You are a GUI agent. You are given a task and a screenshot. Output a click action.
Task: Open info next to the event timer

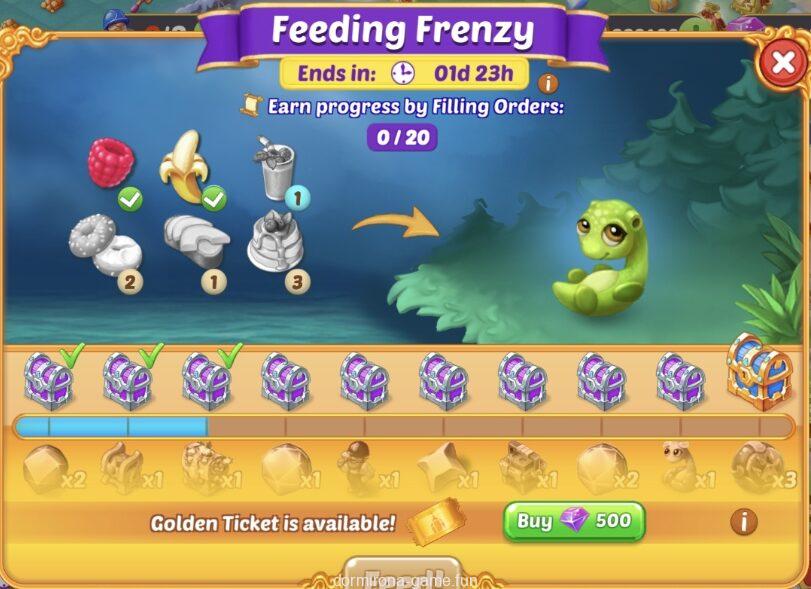(x=547, y=83)
